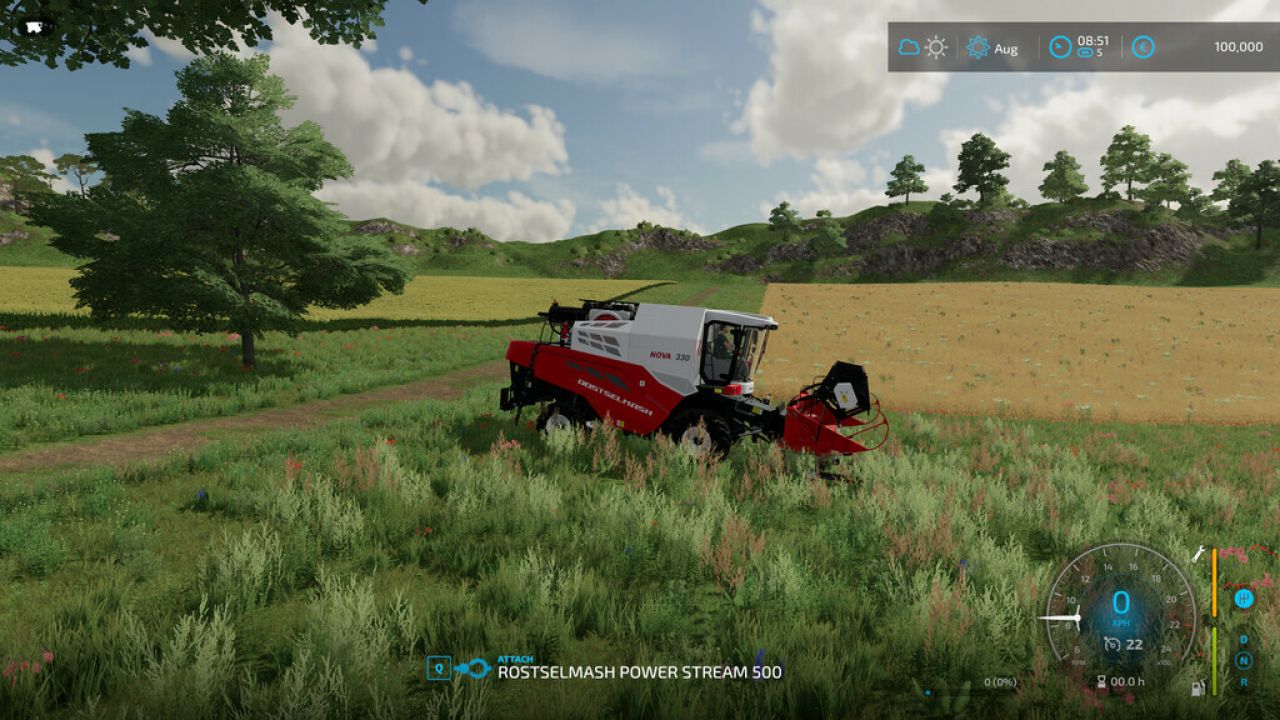Switch to the R reverse gear indicator
This screenshot has width=1280, height=720.
coord(1244,682)
